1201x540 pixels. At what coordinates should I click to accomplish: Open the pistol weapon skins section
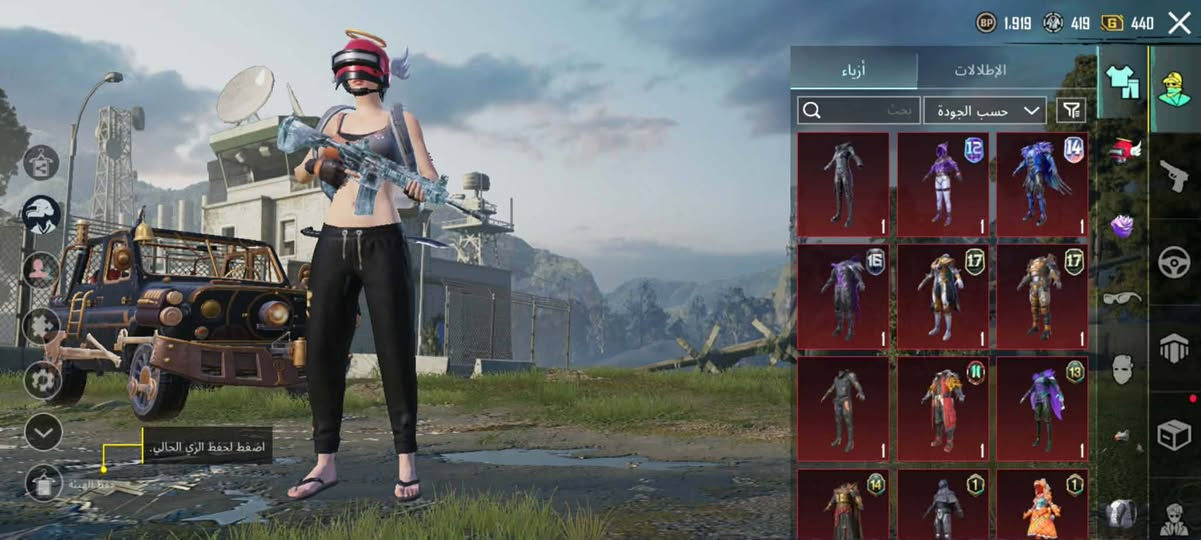(x=1174, y=177)
